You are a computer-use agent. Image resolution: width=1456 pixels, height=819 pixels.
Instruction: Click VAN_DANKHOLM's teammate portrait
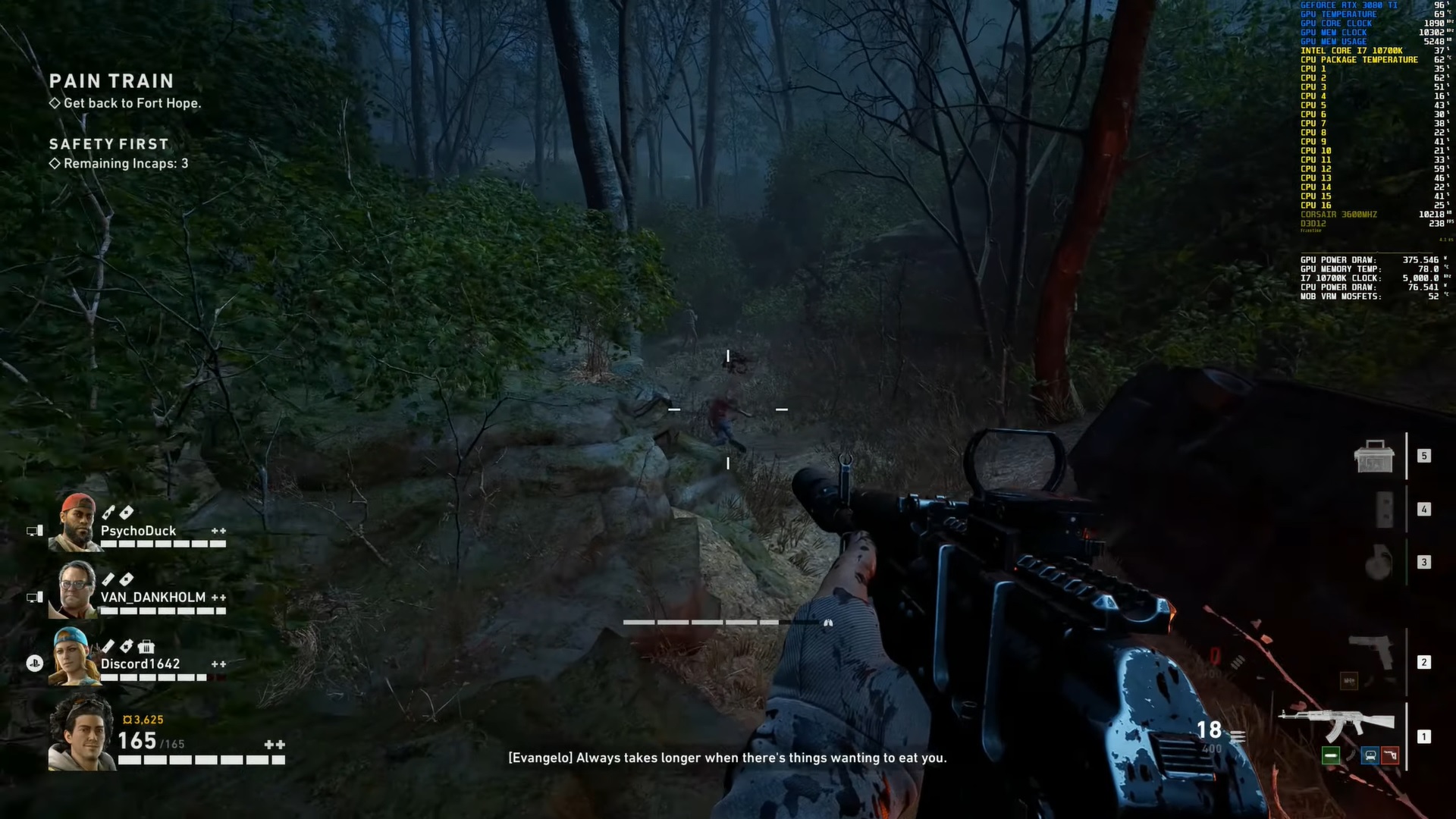pyautogui.click(x=74, y=590)
